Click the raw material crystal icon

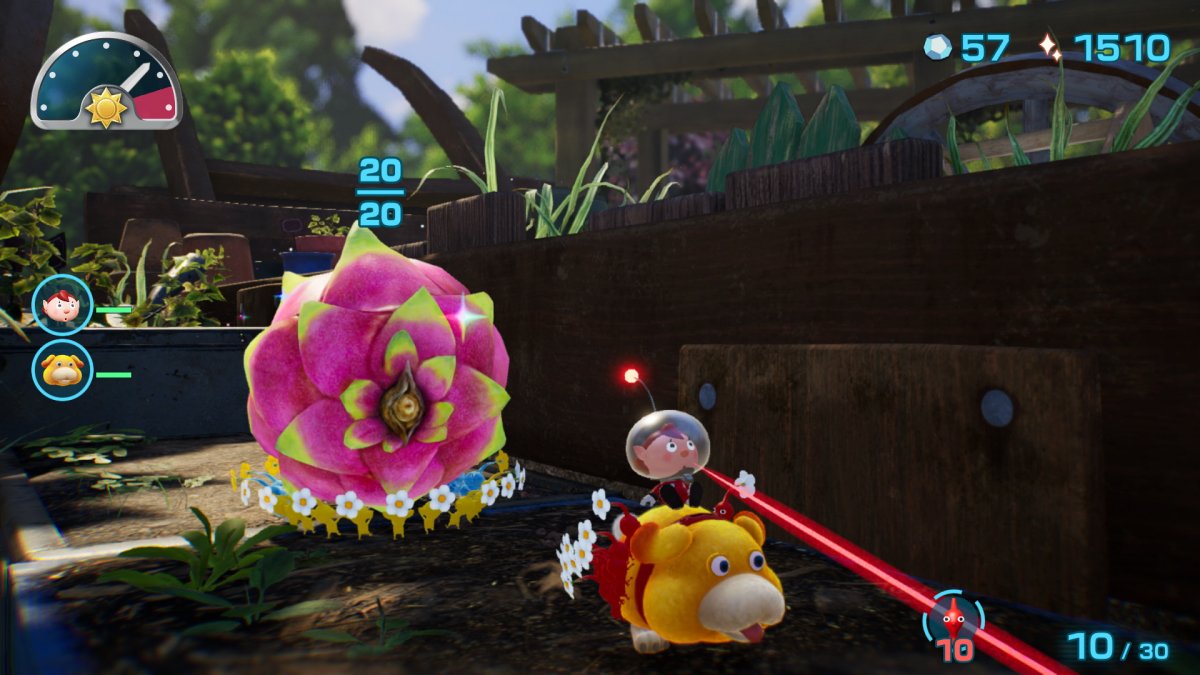click(937, 47)
